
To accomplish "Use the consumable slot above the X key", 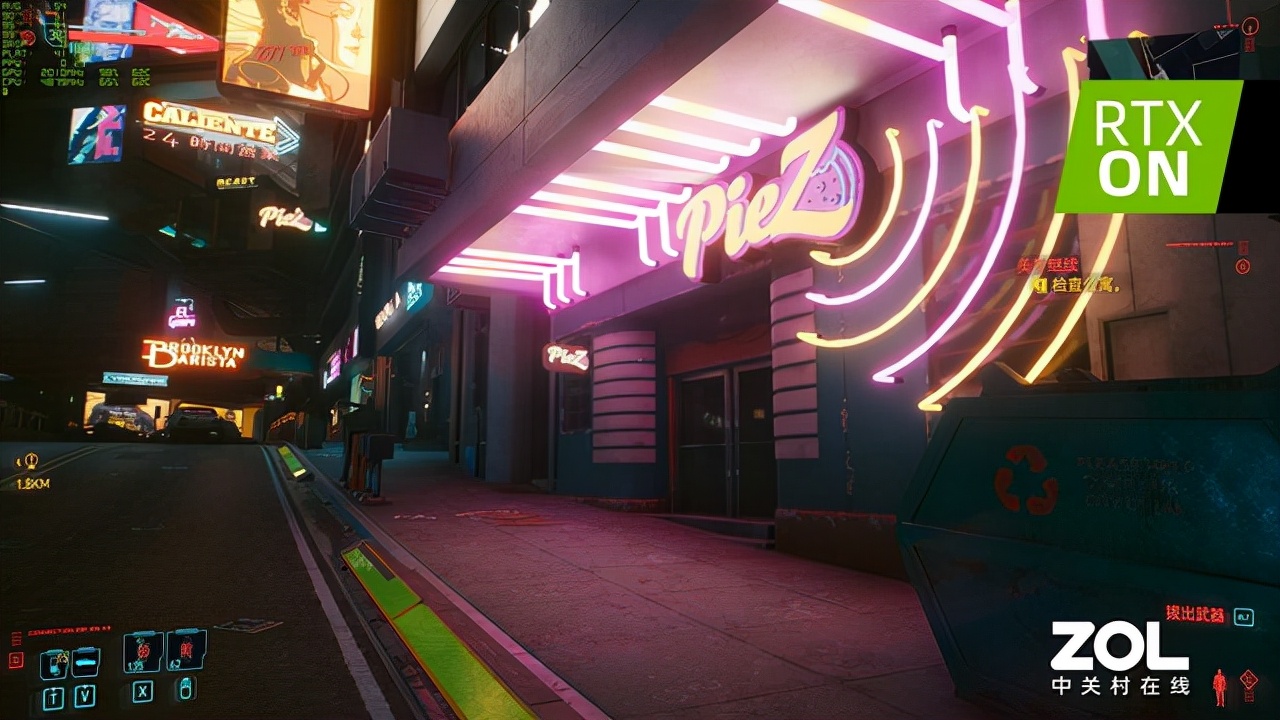I will [x=143, y=652].
